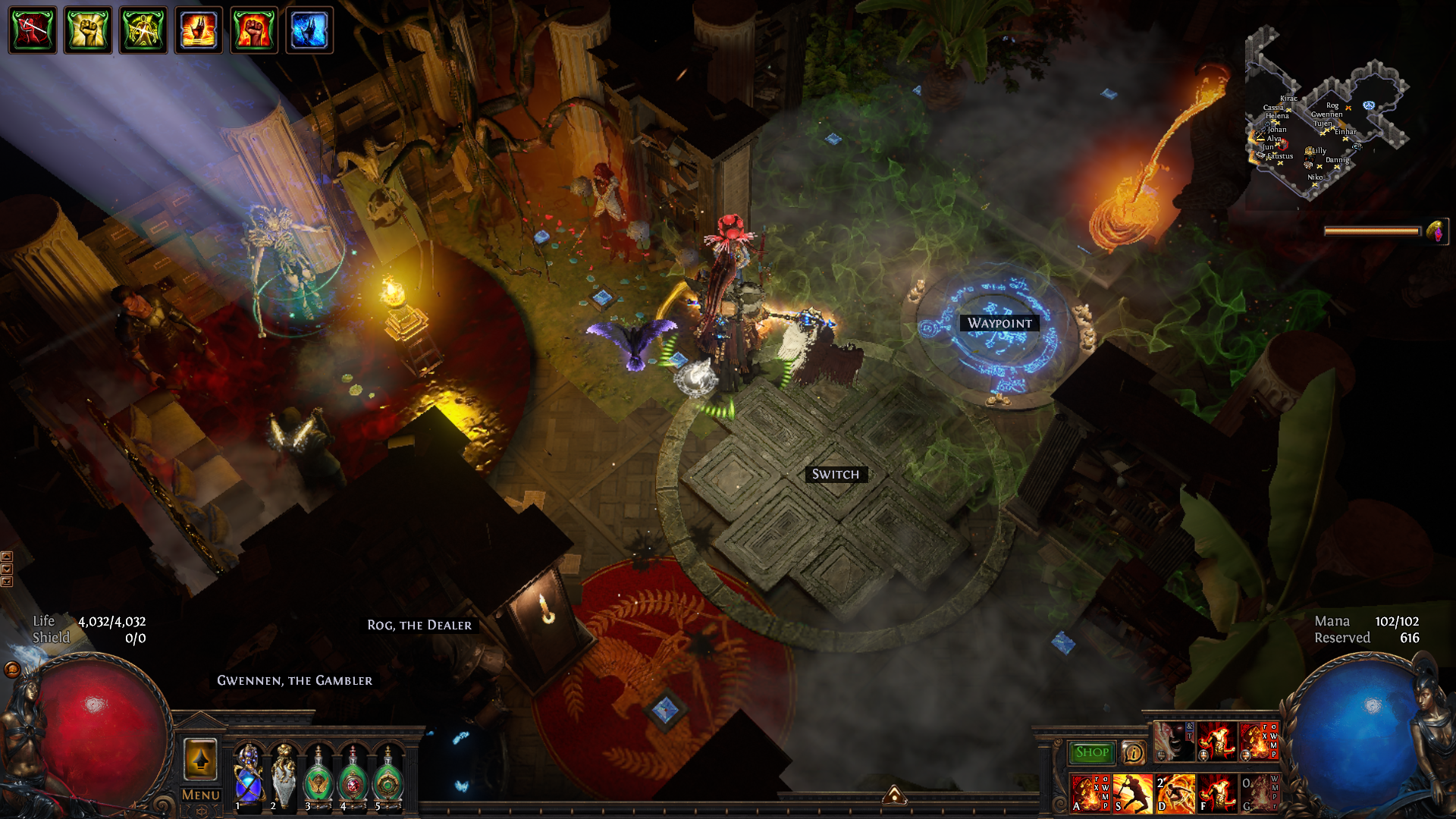Click the yellow level-up arrow button
This screenshot has width=1456, height=819.
(x=200, y=758)
